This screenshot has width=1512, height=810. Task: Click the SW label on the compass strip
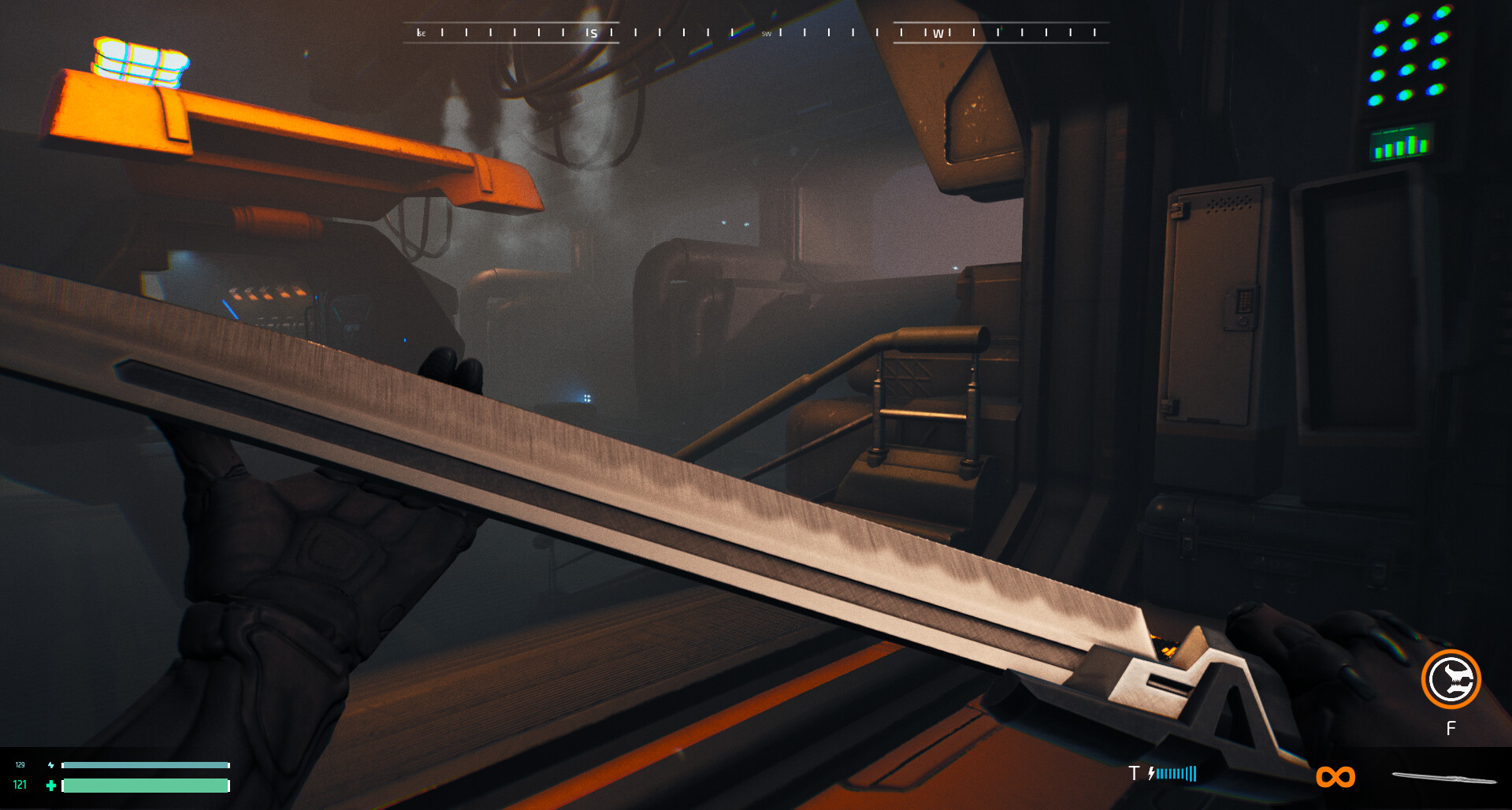point(766,34)
